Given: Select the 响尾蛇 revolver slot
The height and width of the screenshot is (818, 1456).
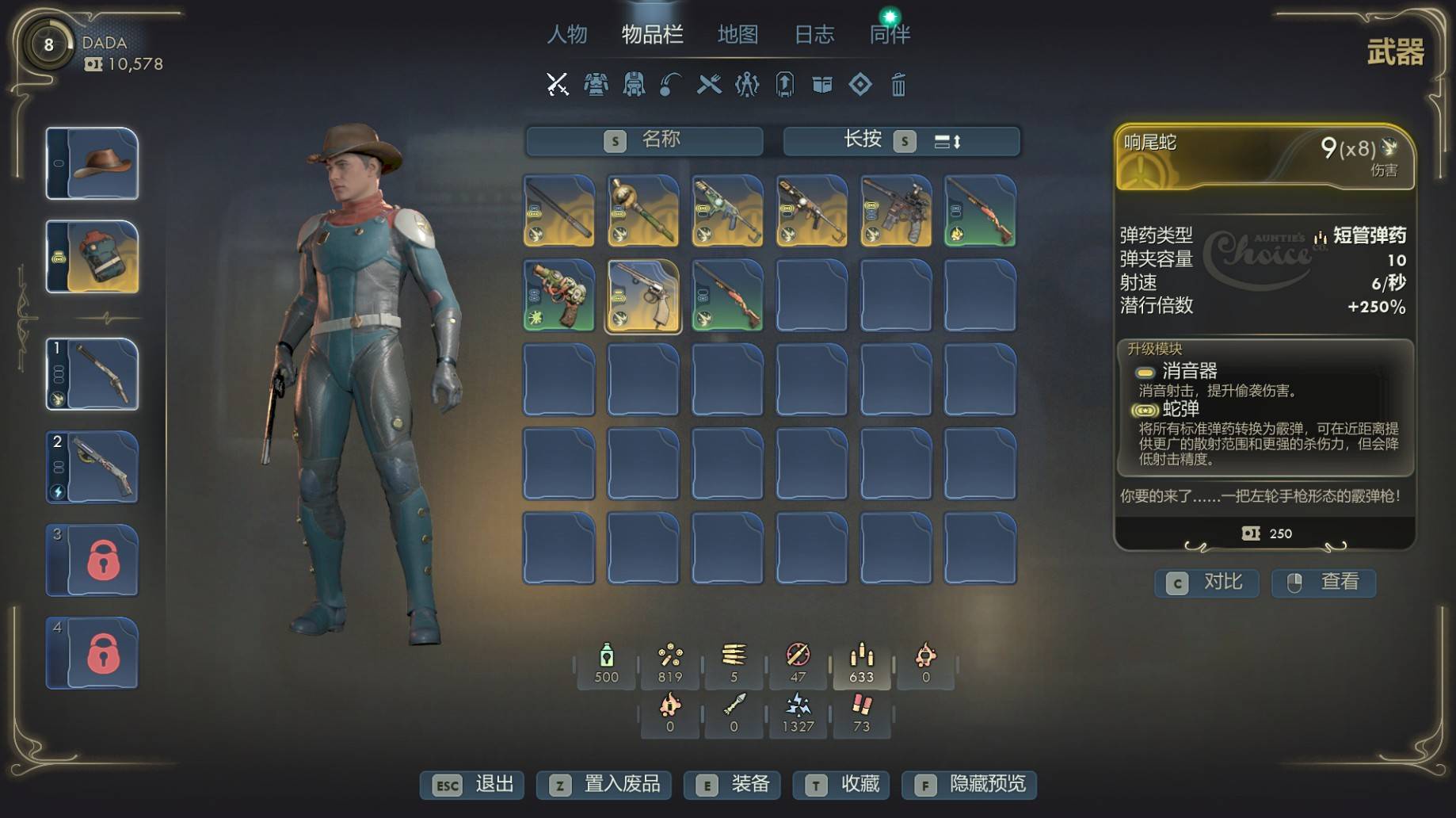Looking at the screenshot, I should click(643, 296).
